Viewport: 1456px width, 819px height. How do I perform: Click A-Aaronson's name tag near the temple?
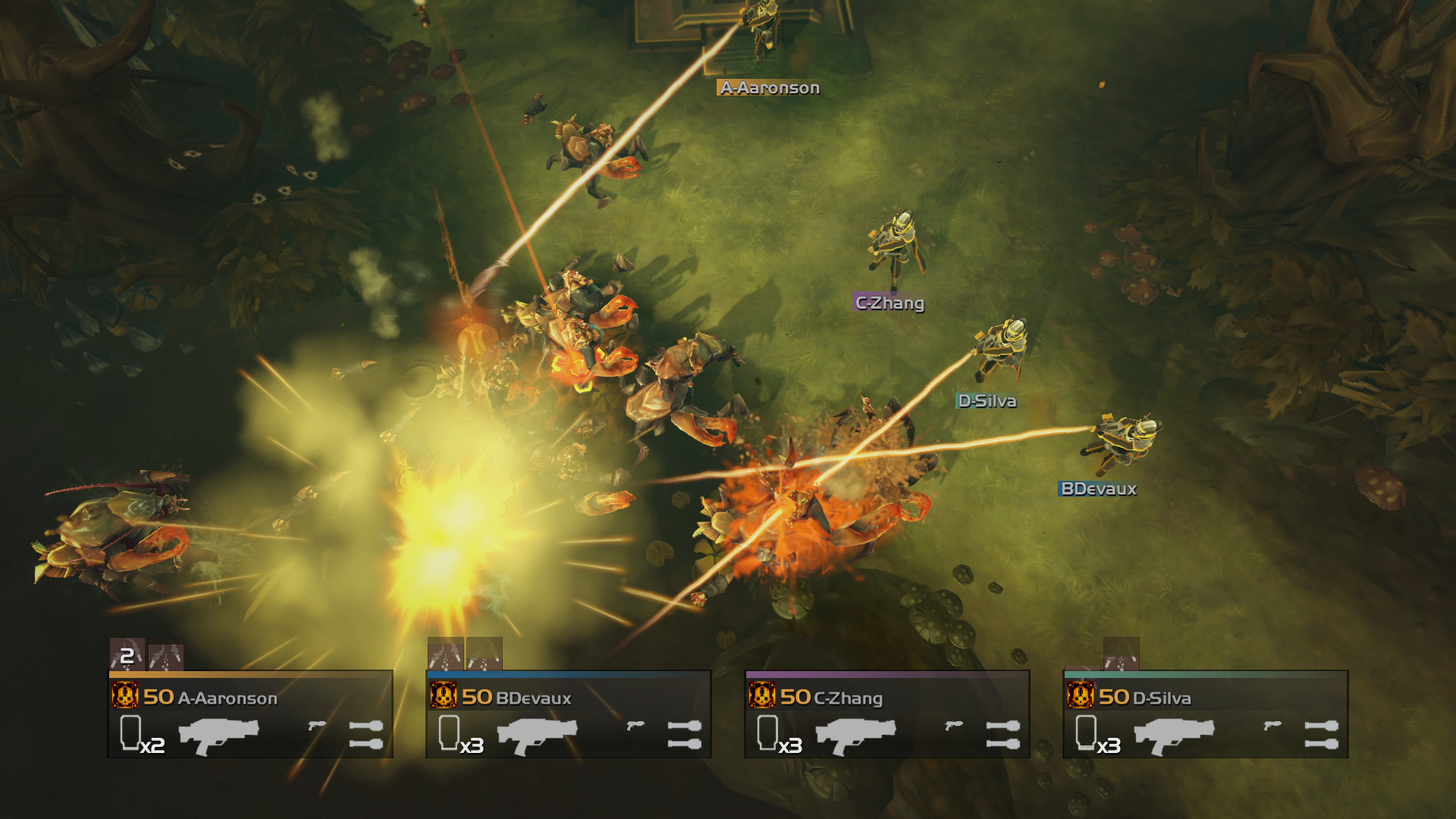click(770, 87)
